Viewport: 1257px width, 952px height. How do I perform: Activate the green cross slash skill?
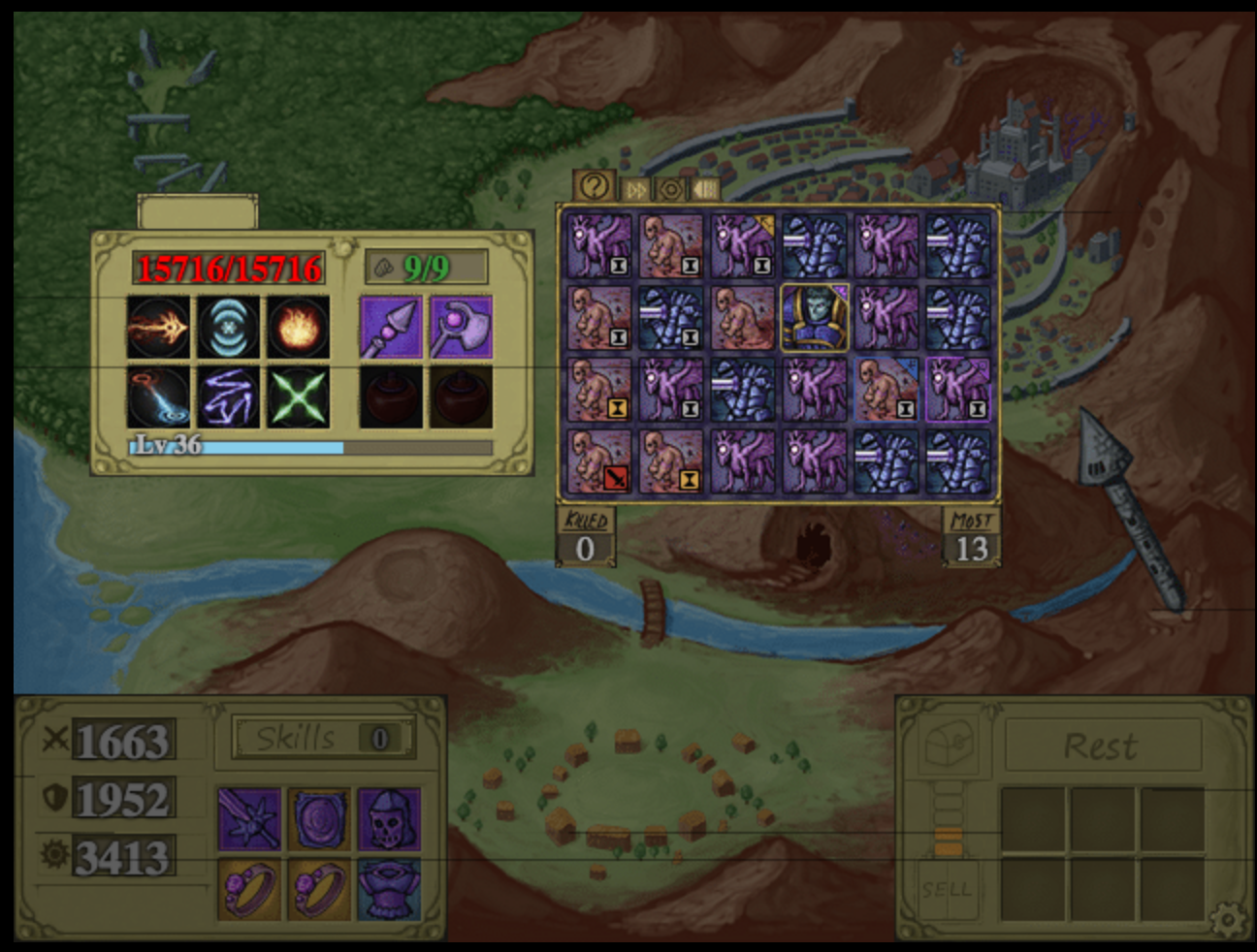(299, 397)
